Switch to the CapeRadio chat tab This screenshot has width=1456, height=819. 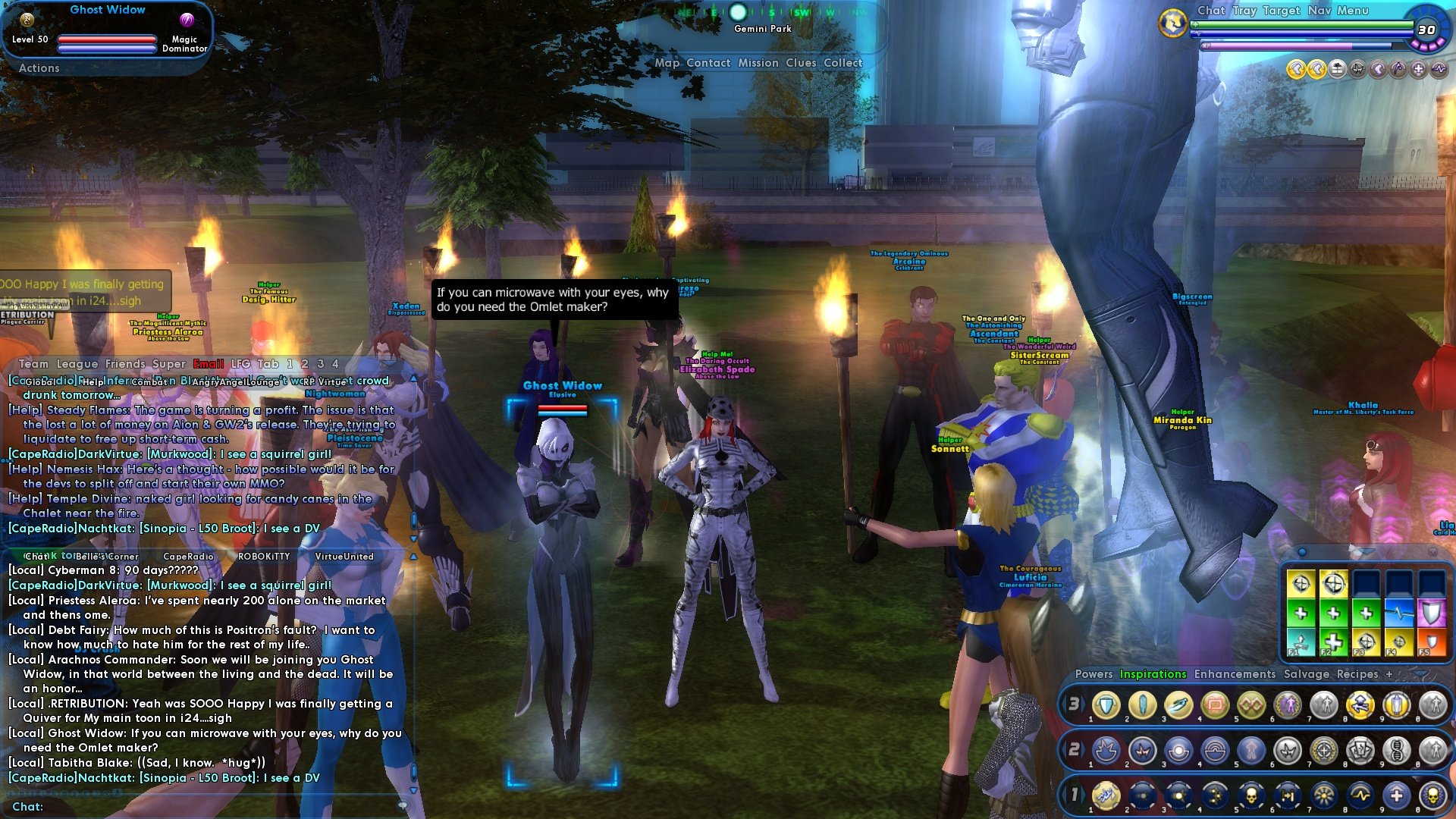(x=188, y=557)
